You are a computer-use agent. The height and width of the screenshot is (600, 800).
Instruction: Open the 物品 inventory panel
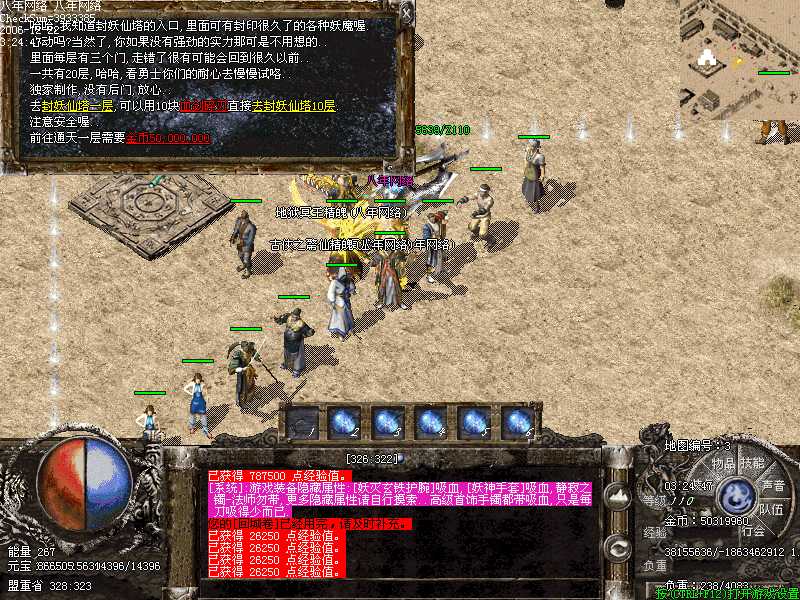pyautogui.click(x=723, y=463)
